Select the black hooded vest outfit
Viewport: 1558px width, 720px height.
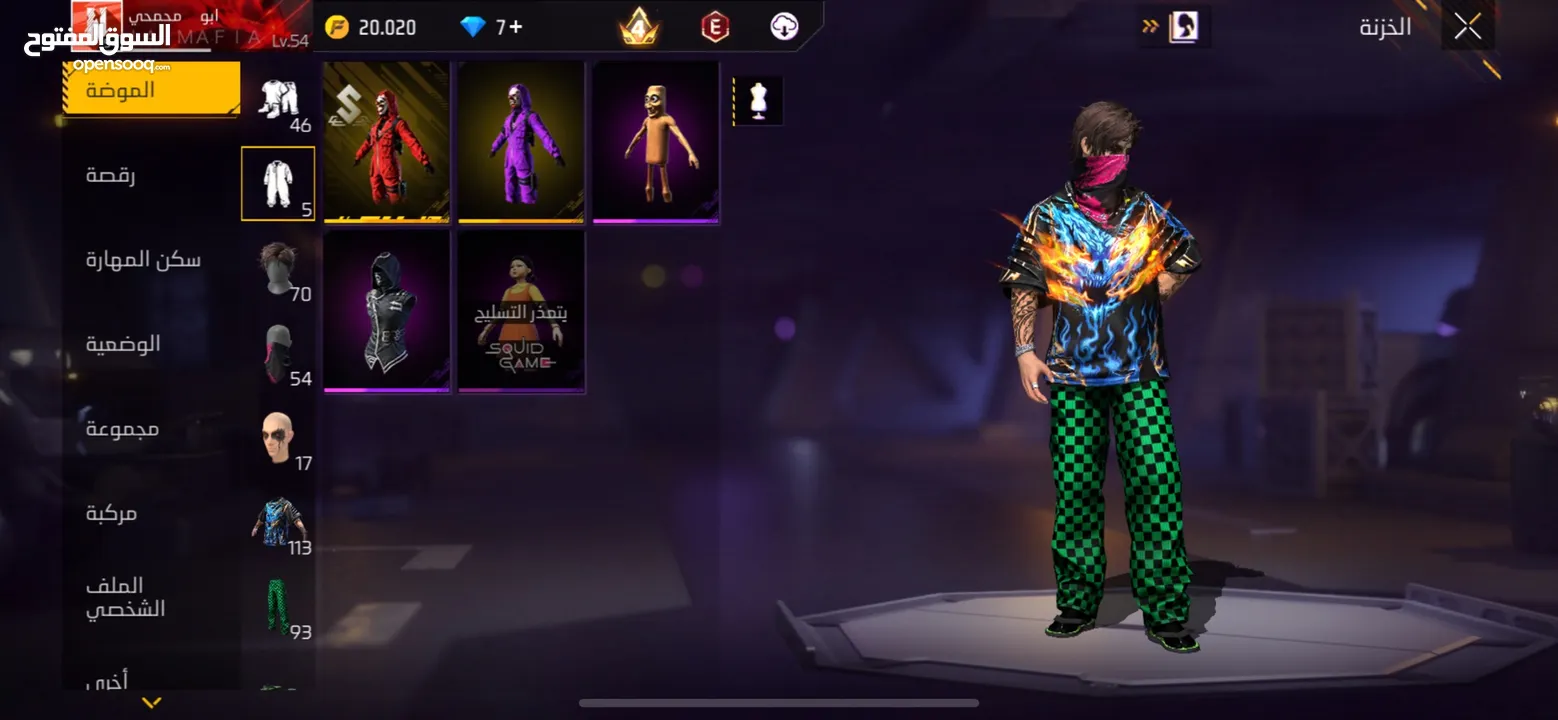386,311
